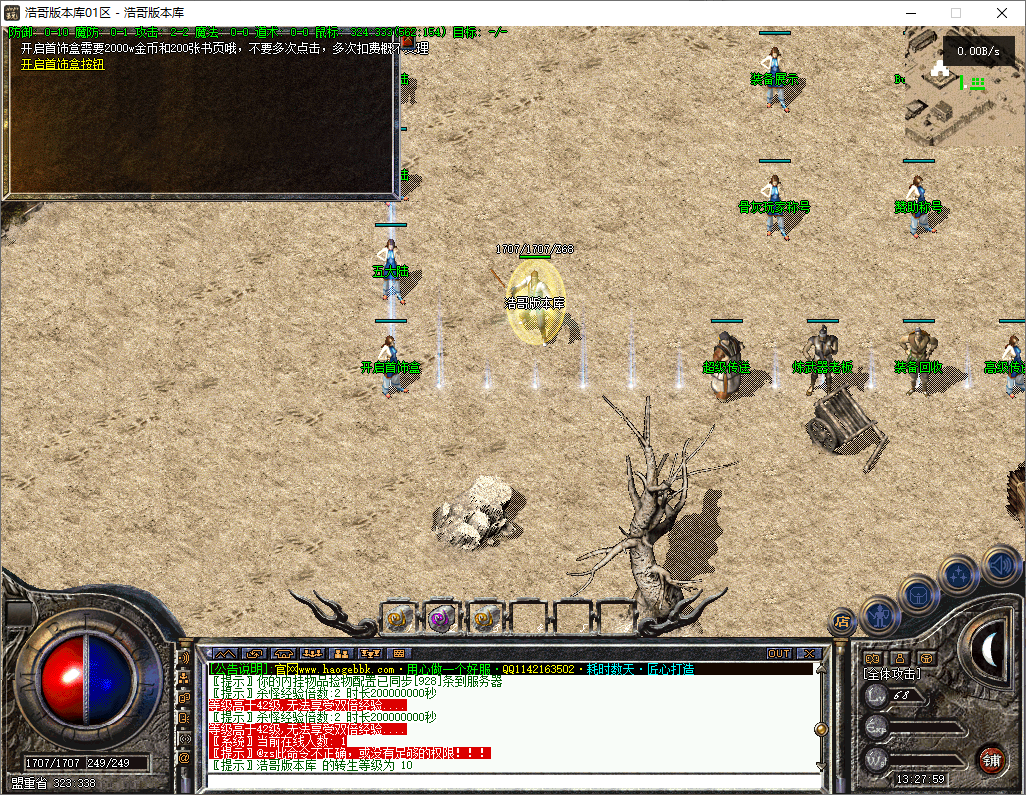Close the game window
The image size is (1026, 795).
(x=1002, y=13)
